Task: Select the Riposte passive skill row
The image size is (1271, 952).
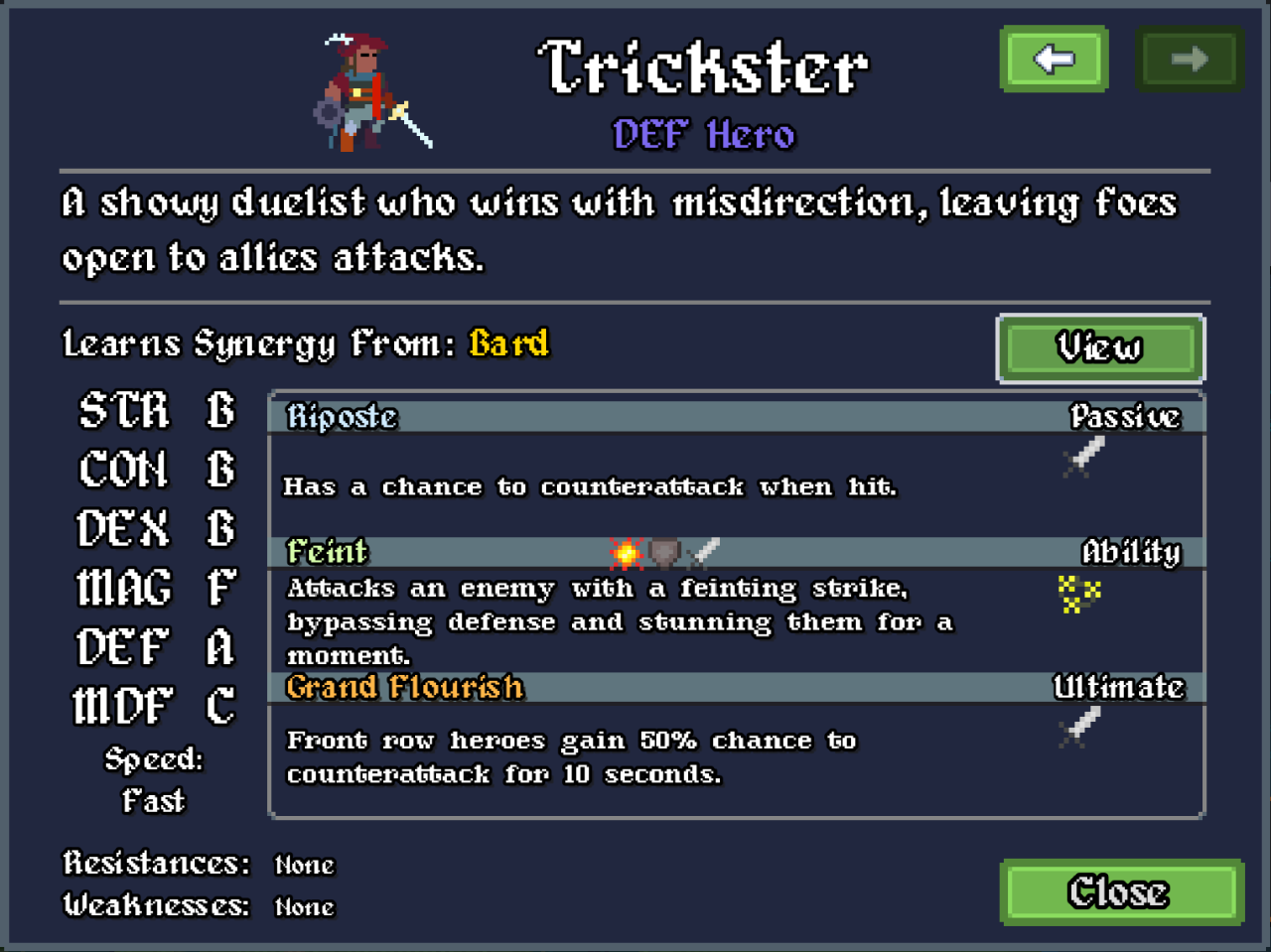Action: click(735, 417)
